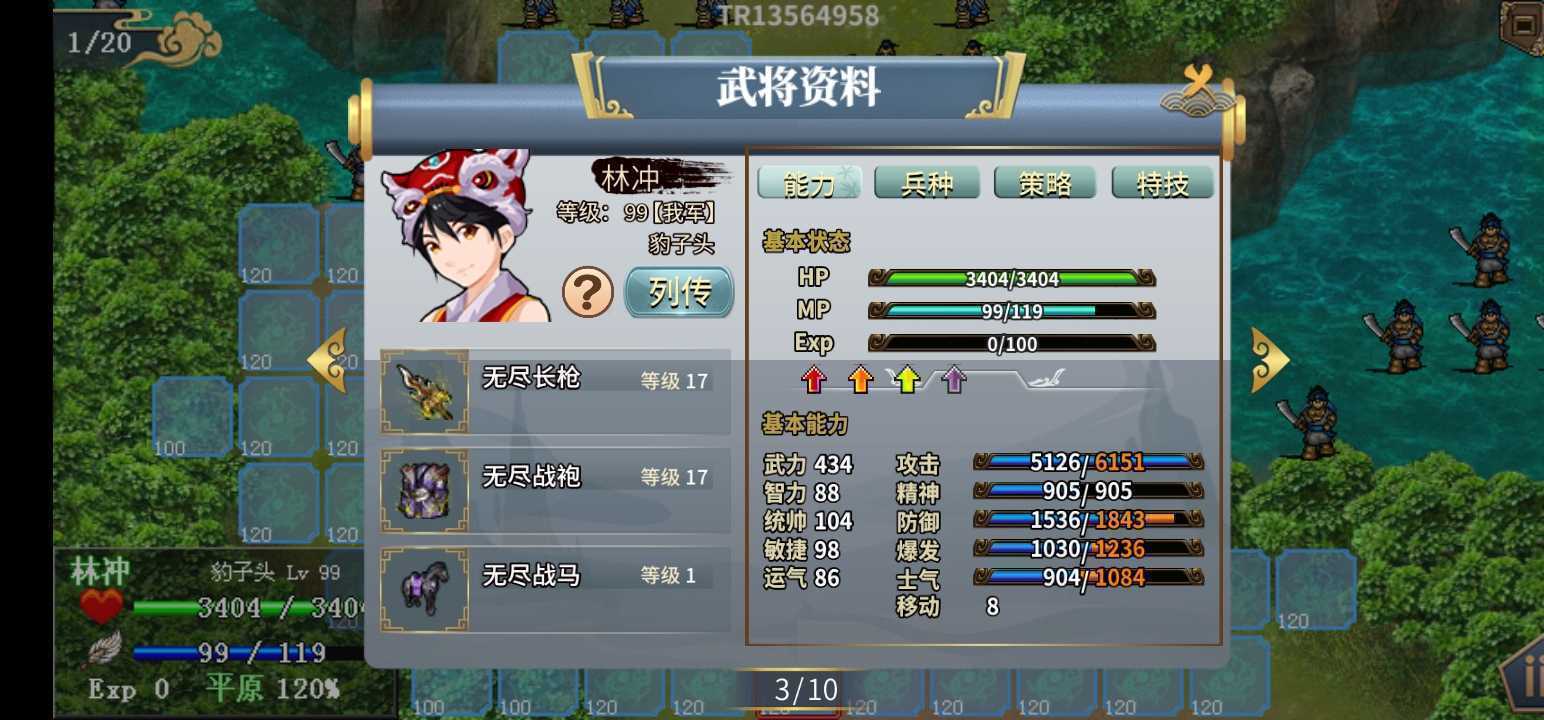Screen dimensions: 1544x720
Task: View the previous general with left arrow
Action: click(328, 359)
